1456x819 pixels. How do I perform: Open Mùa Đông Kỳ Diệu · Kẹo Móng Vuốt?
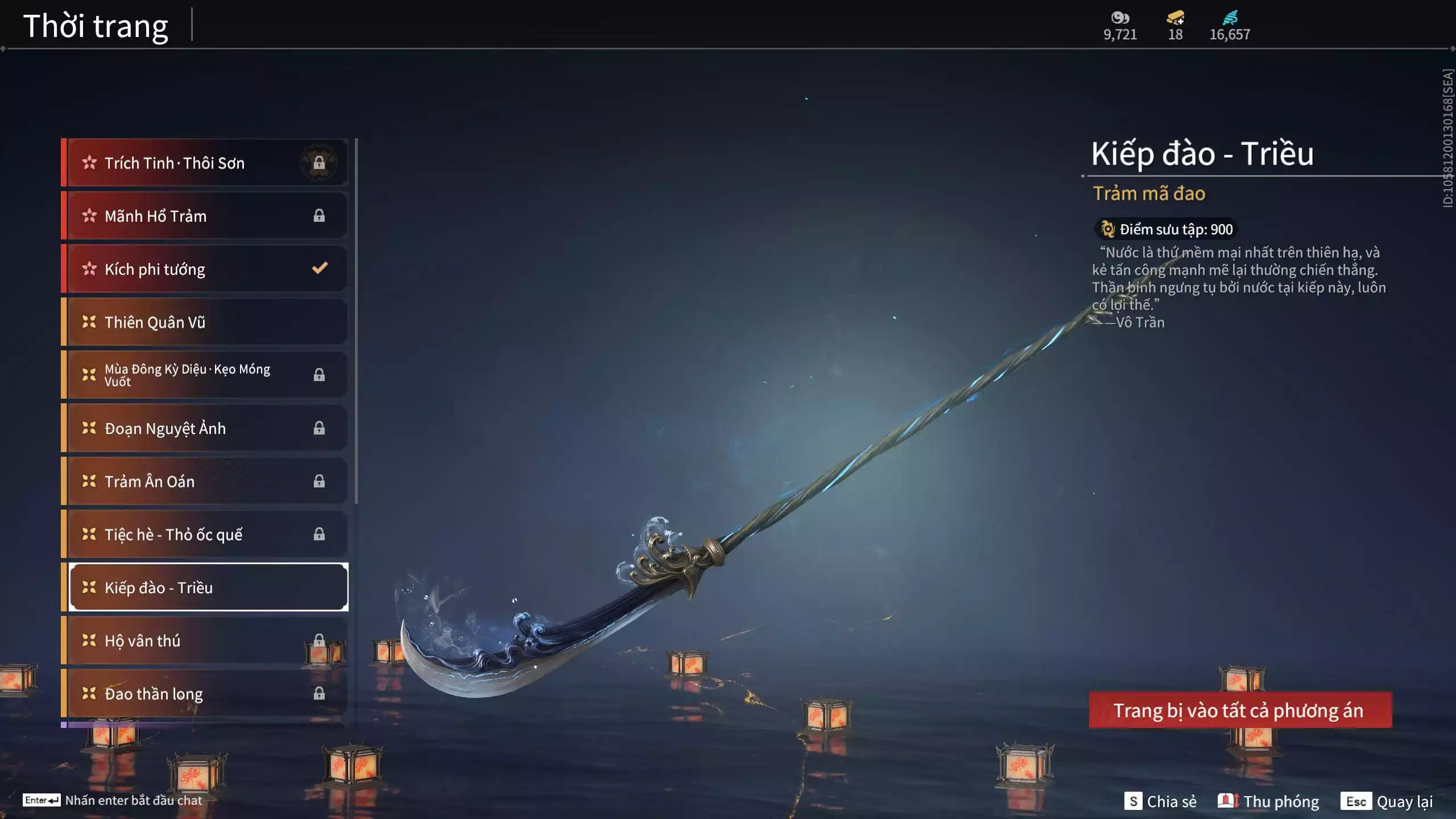pos(205,375)
